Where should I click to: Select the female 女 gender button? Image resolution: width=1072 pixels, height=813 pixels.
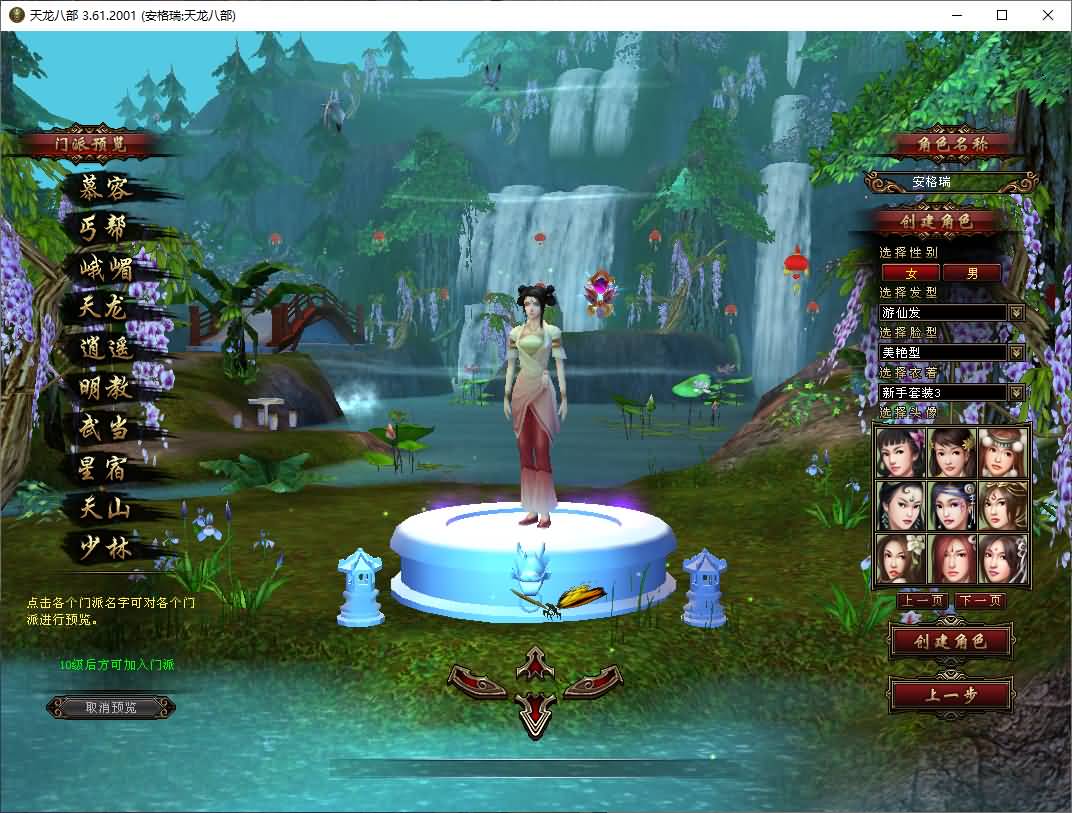(910, 272)
